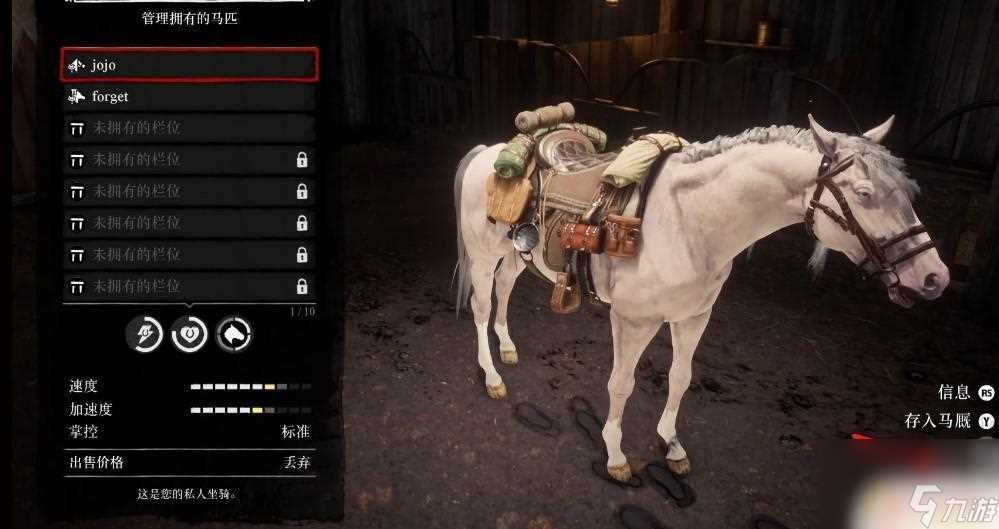Select the horse named jojo
Image resolution: width=999 pixels, height=529 pixels.
pyautogui.click(x=189, y=65)
